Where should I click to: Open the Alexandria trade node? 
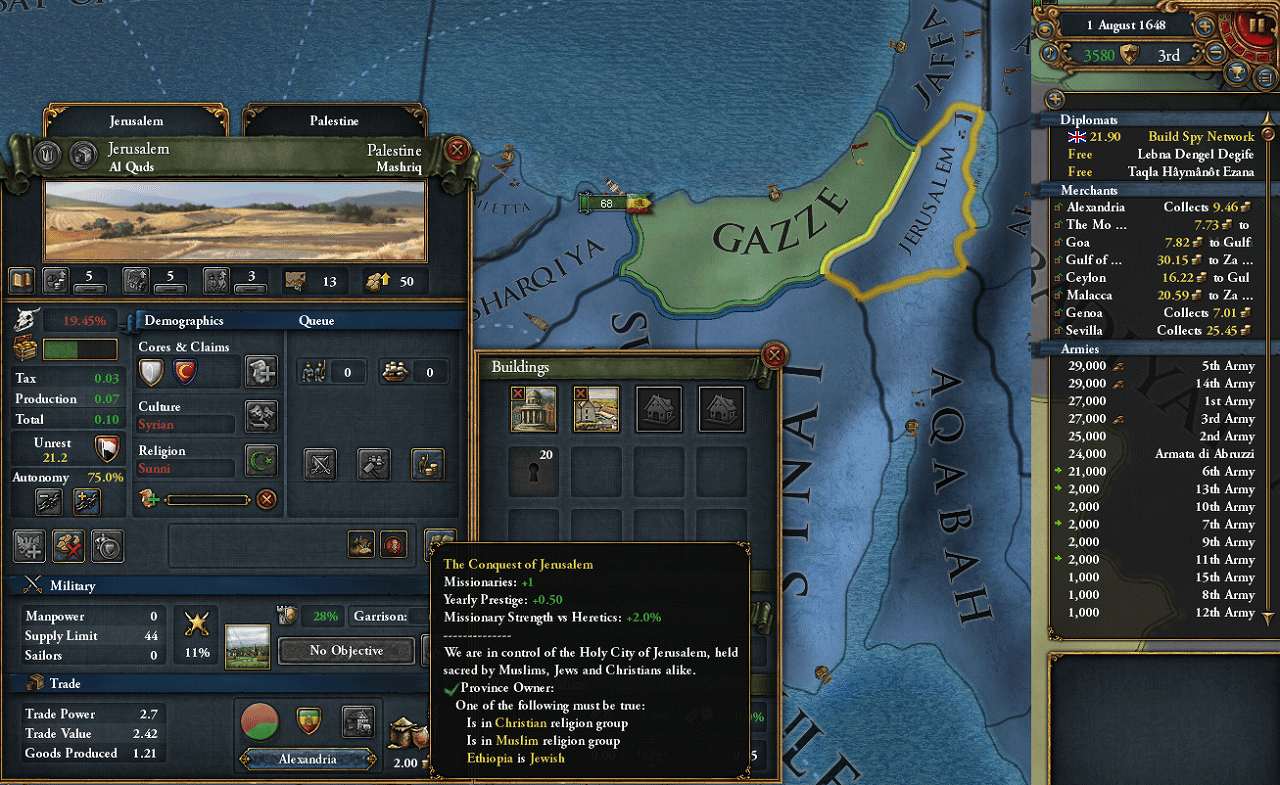pyautogui.click(x=308, y=759)
